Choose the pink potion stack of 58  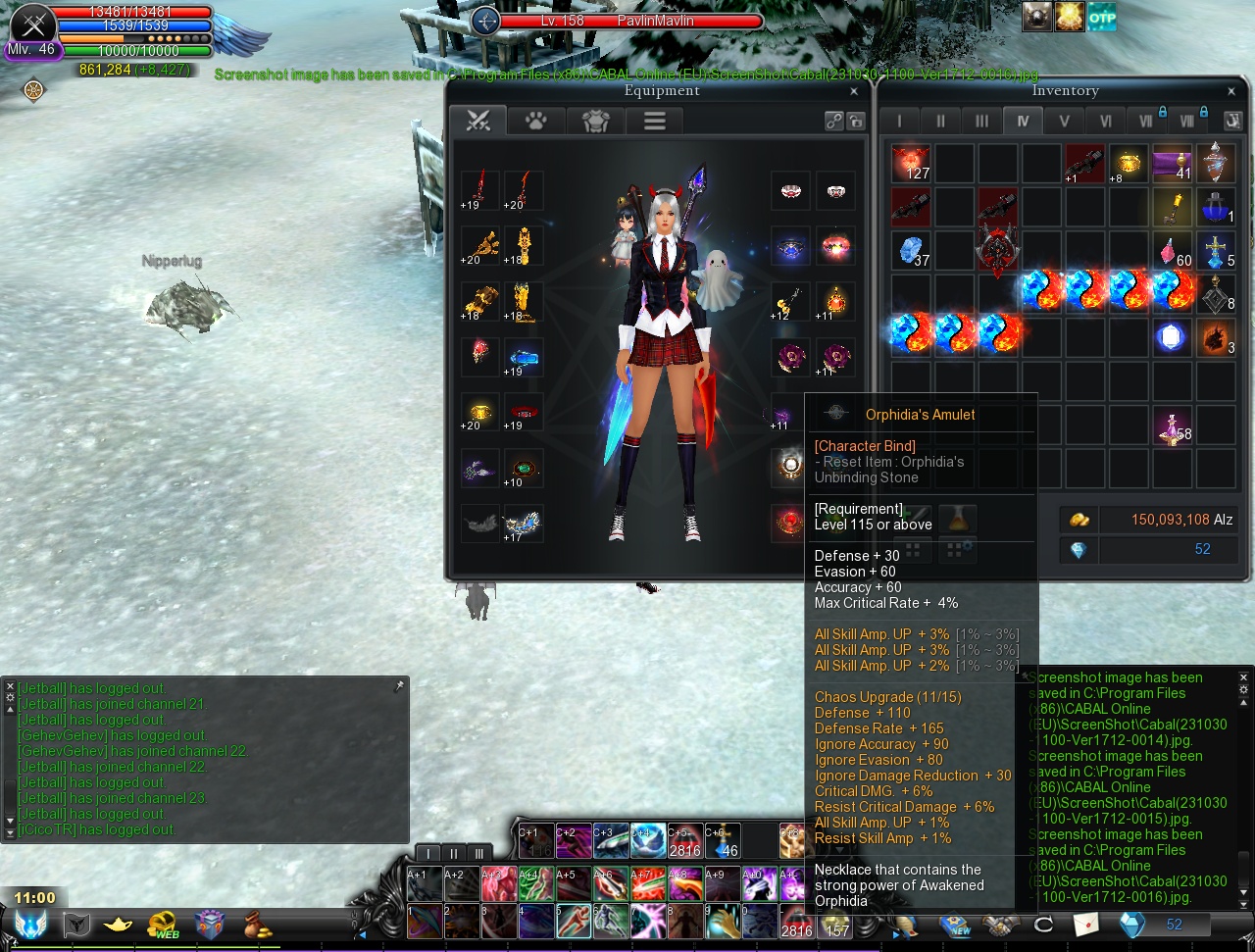pyautogui.click(x=1173, y=426)
